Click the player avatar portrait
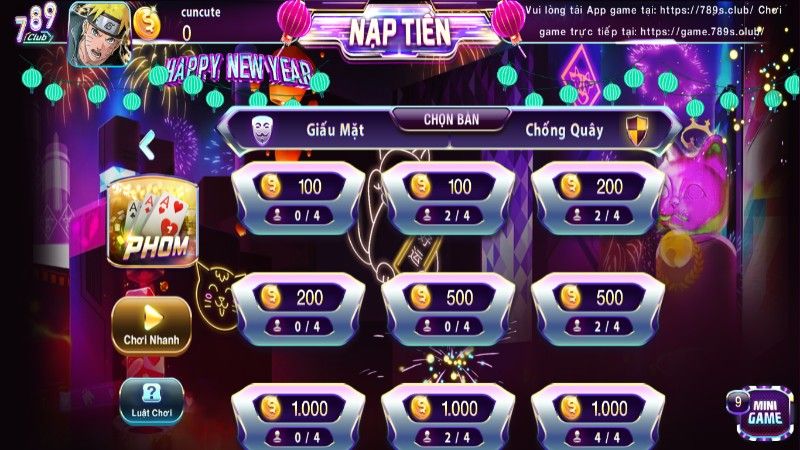This screenshot has width=800, height=450. [x=98, y=34]
